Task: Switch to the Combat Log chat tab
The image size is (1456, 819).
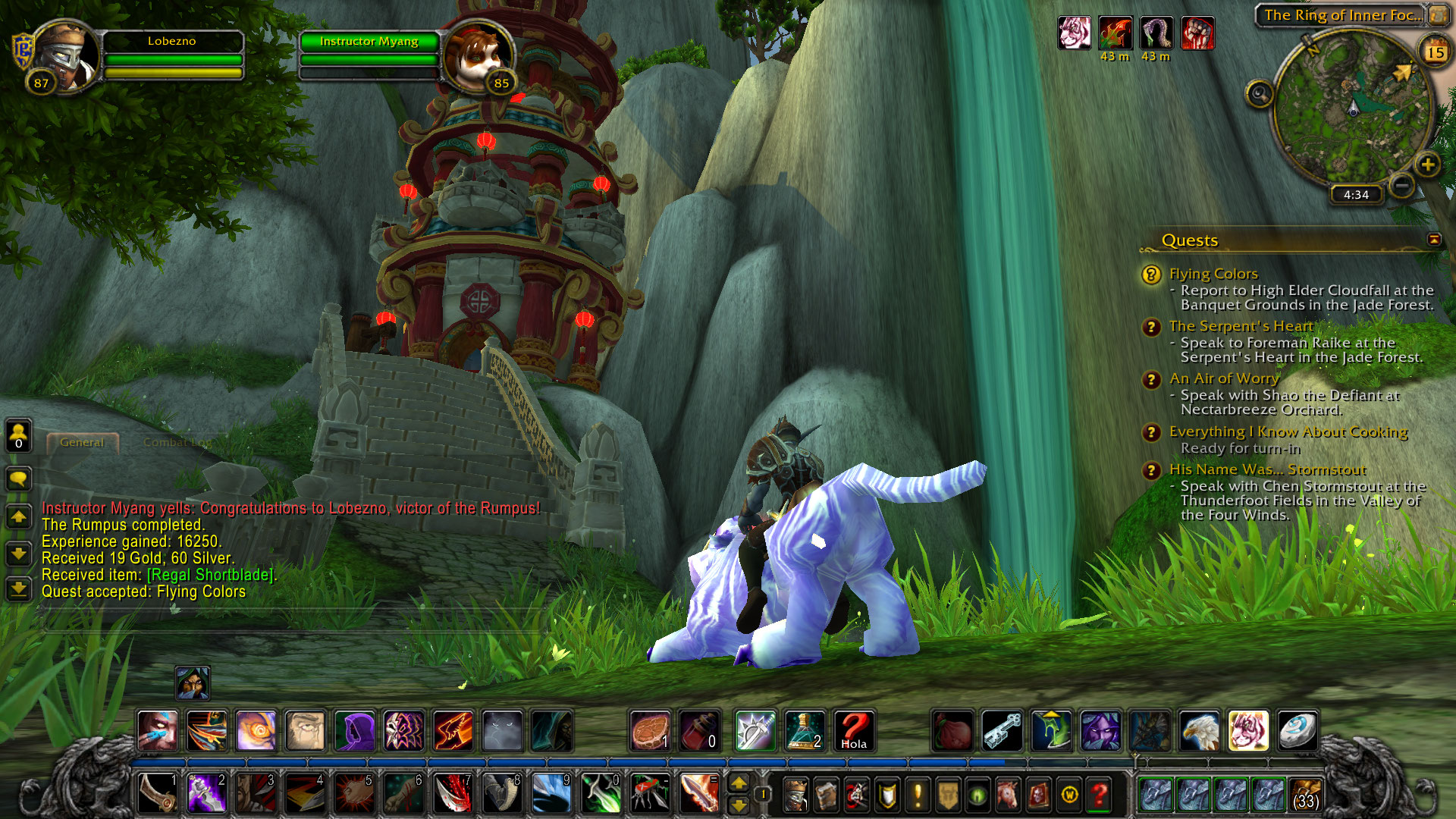Action: click(177, 442)
